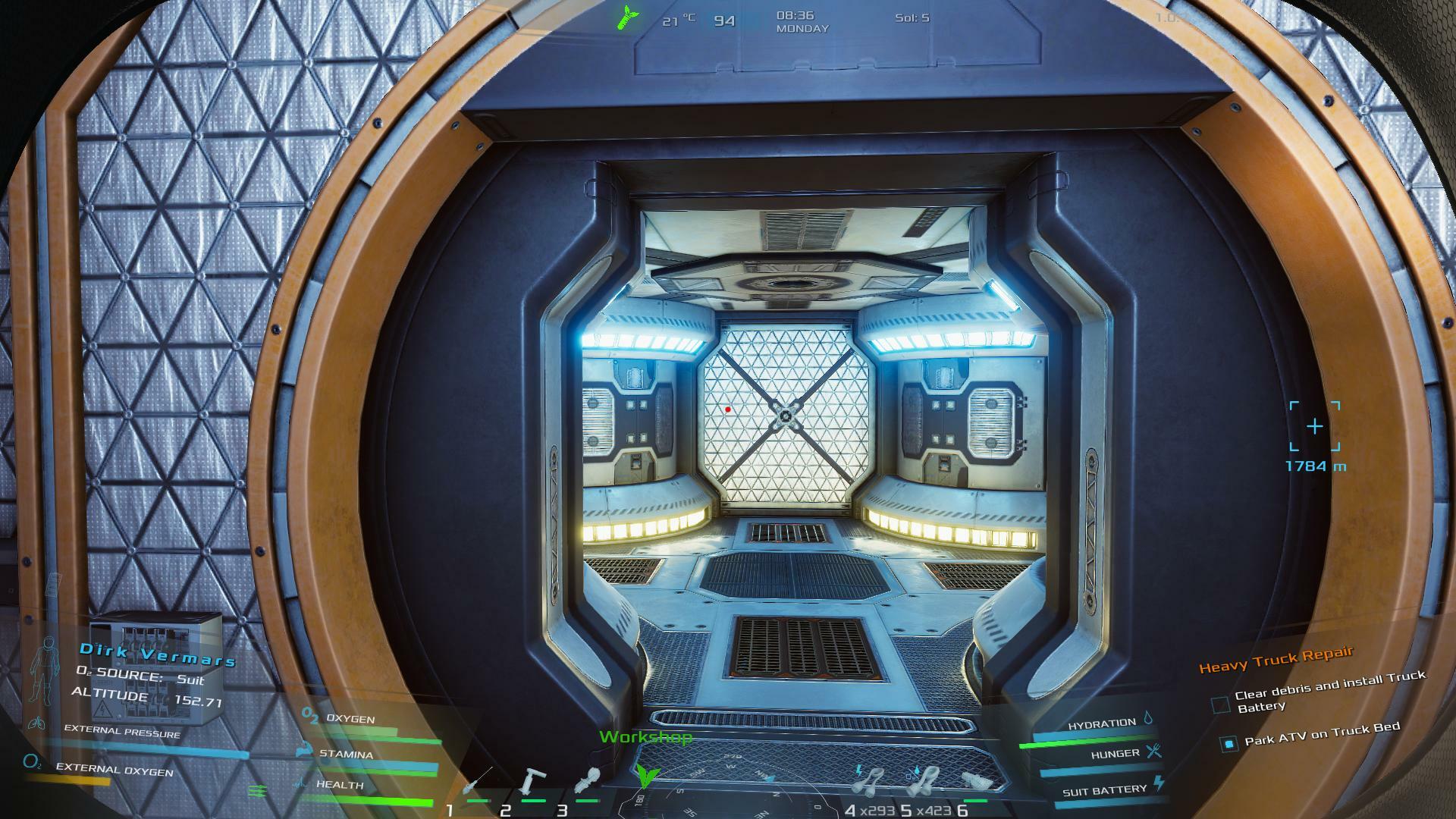Image resolution: width=1456 pixels, height=819 pixels.
Task: Select hotbar slot 2 angled tool
Action: coord(533,781)
